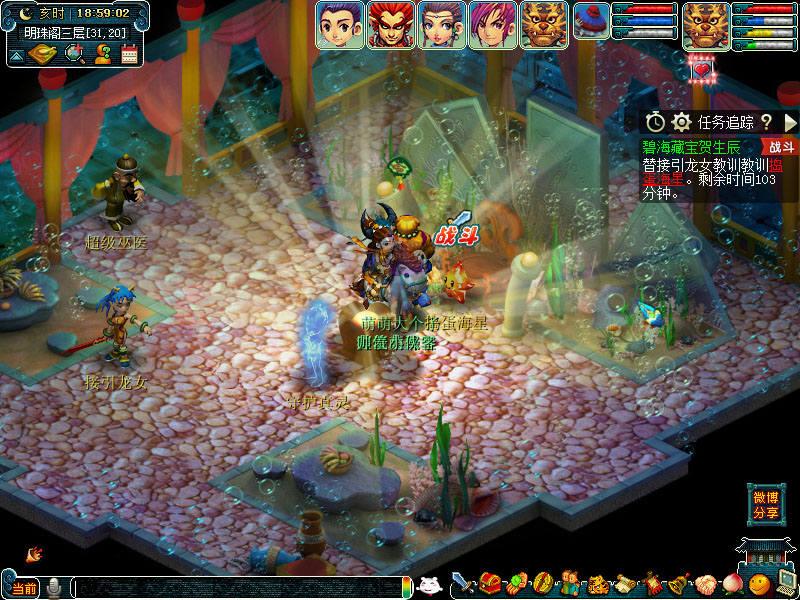Click the 当前 chat channel button

tap(24, 588)
